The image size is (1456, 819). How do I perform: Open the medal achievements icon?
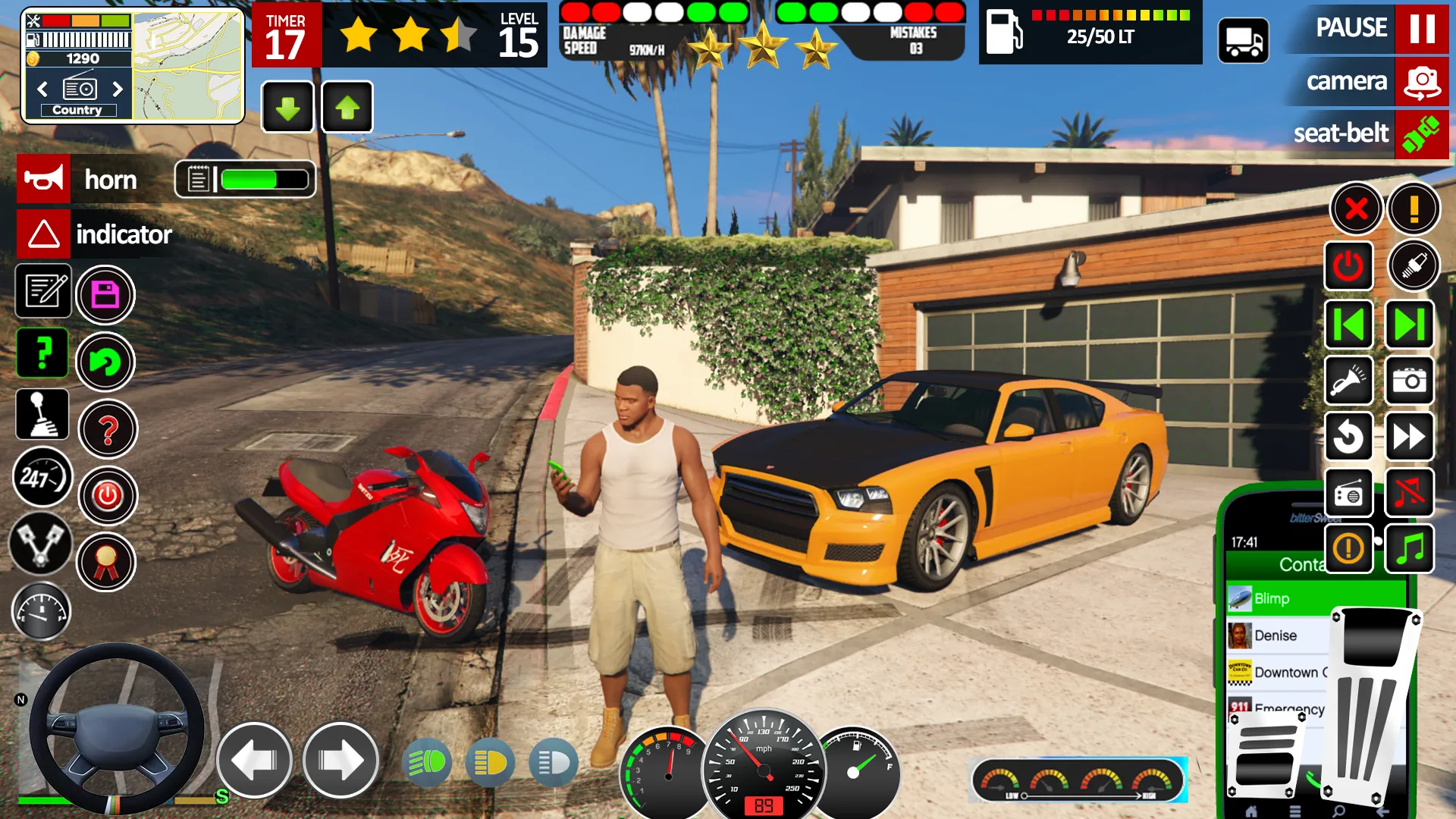(x=107, y=561)
